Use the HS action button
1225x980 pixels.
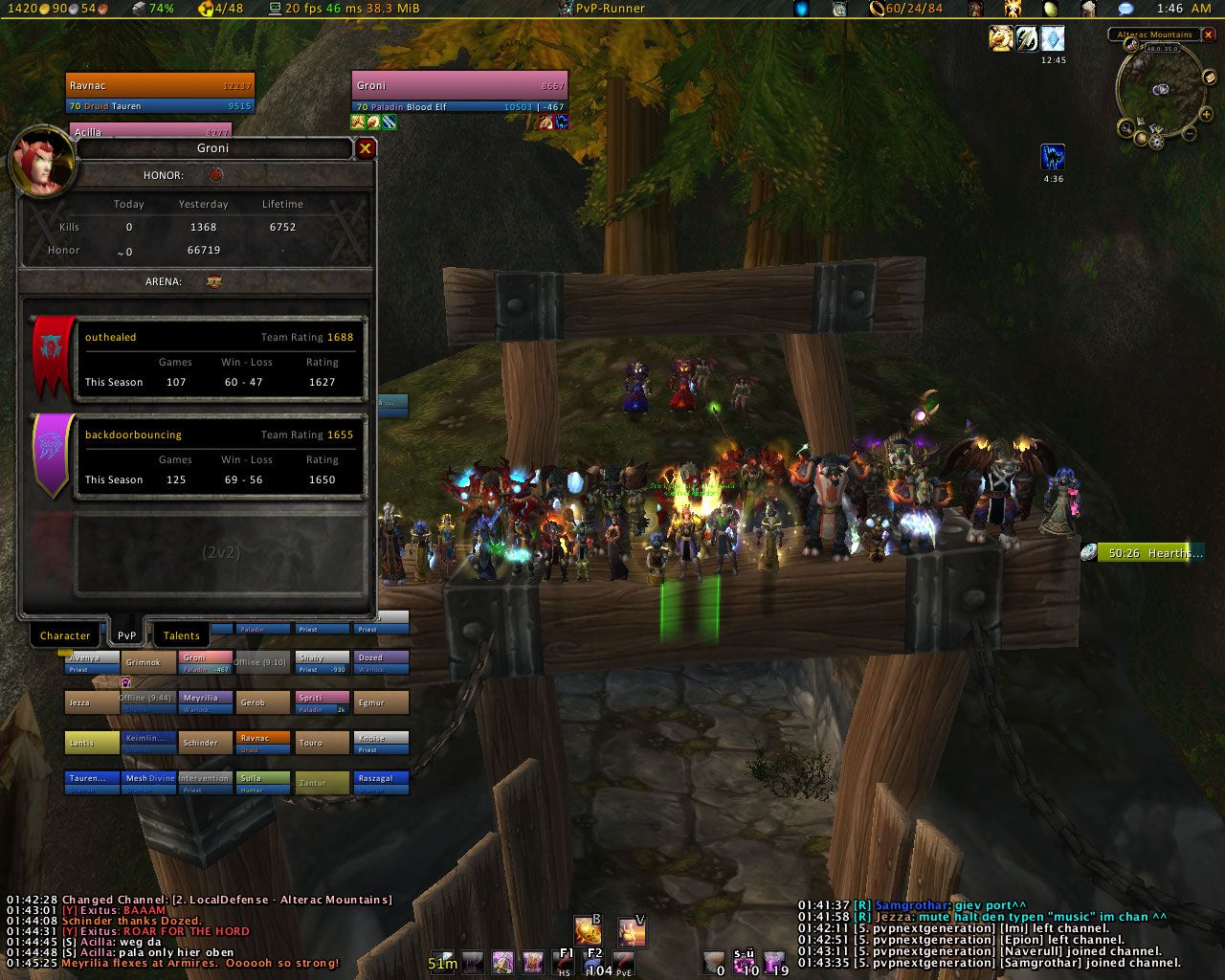click(565, 963)
